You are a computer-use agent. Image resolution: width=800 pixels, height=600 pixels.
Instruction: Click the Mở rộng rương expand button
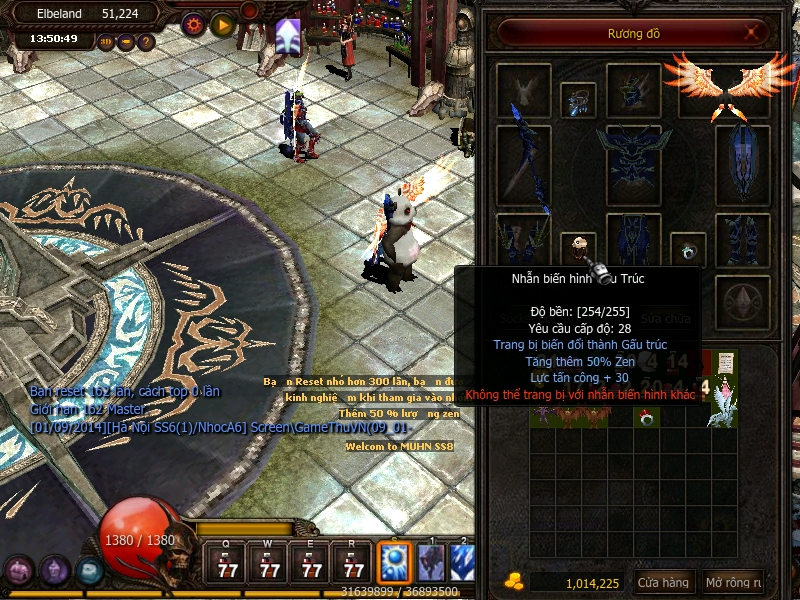coord(733,583)
